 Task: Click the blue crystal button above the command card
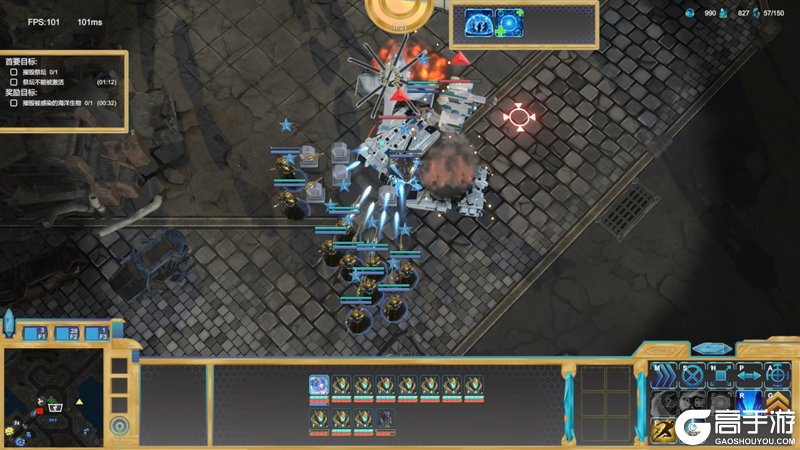pos(712,349)
